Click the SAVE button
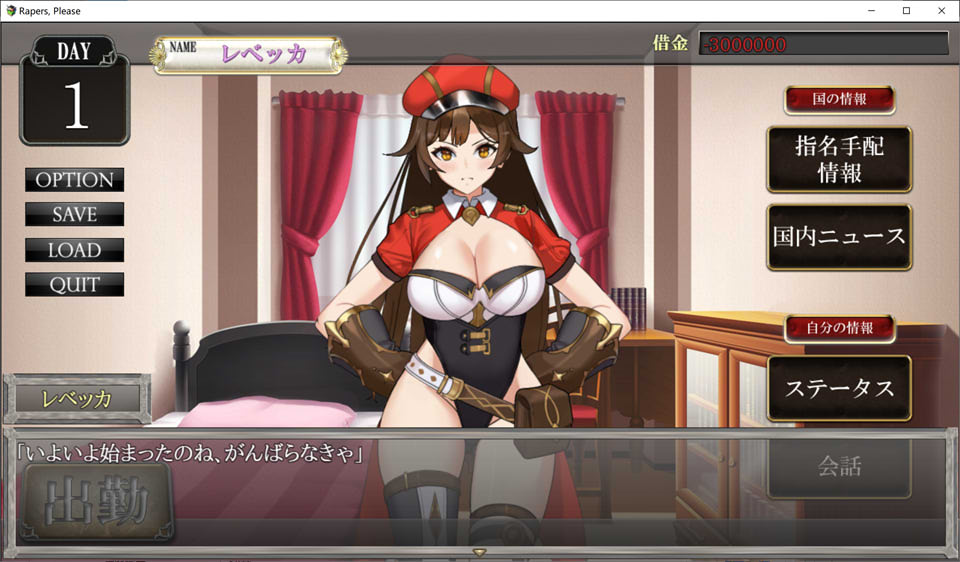 click(x=75, y=215)
